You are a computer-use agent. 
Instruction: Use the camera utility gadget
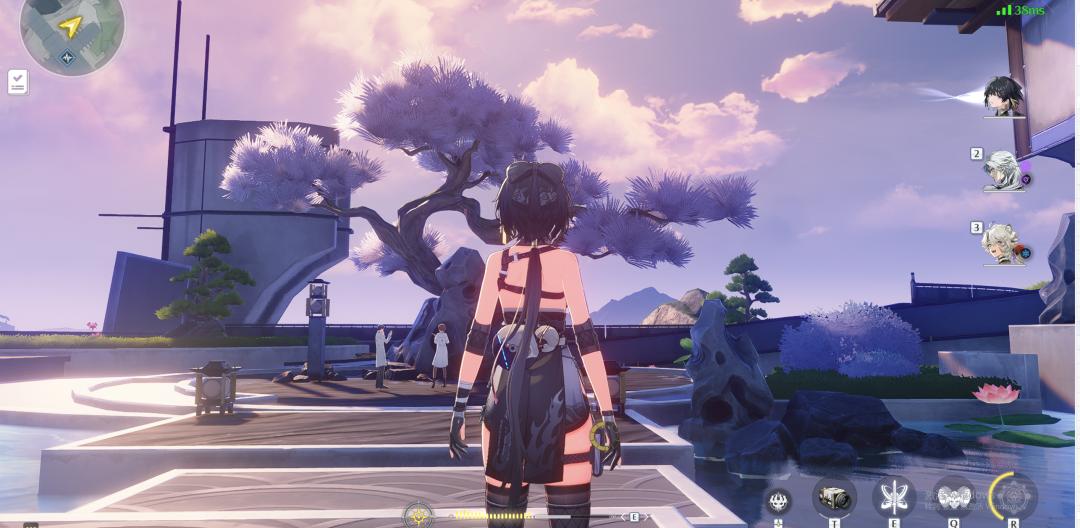click(x=834, y=496)
